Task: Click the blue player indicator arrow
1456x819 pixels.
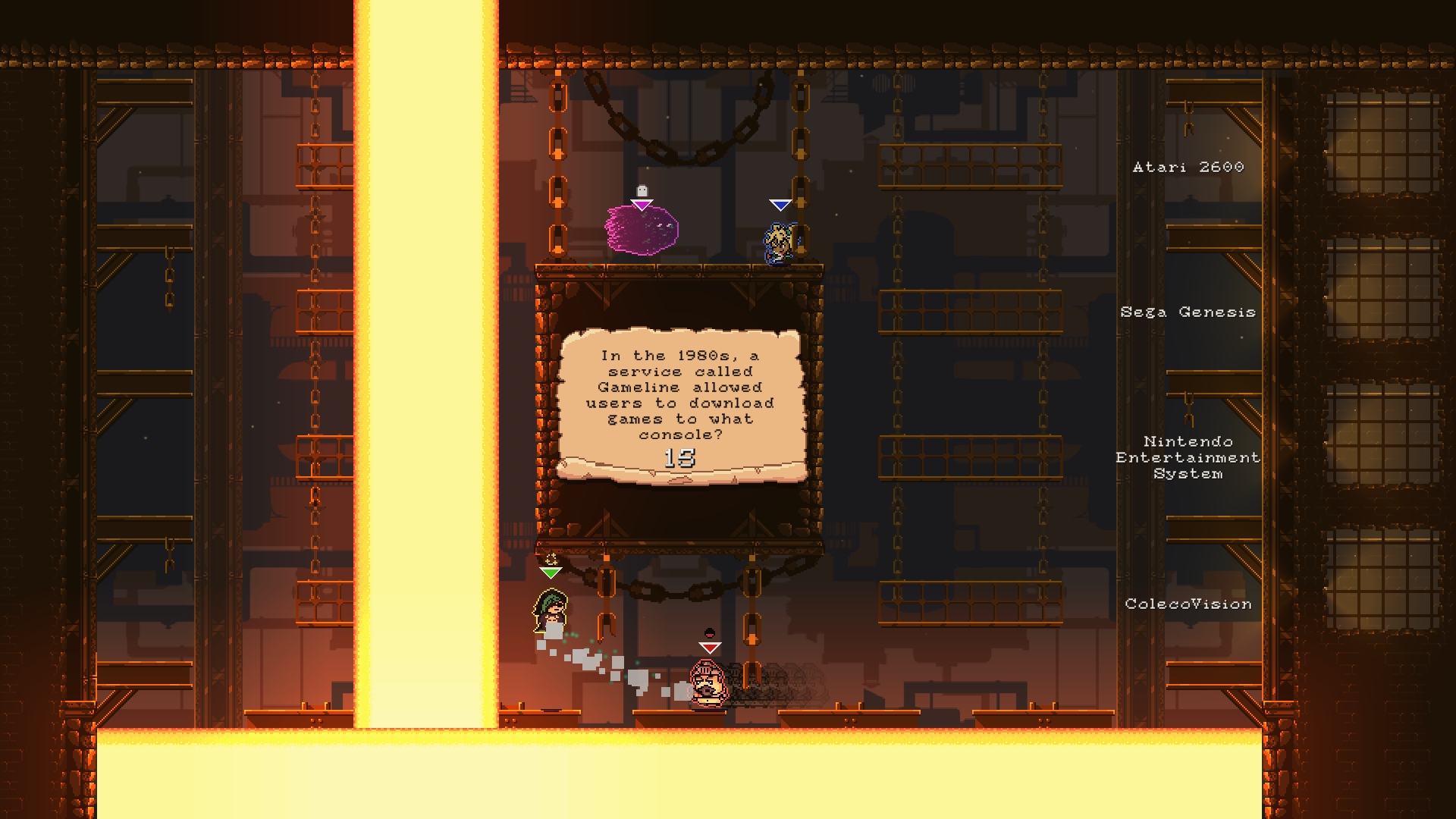Action: click(x=781, y=205)
